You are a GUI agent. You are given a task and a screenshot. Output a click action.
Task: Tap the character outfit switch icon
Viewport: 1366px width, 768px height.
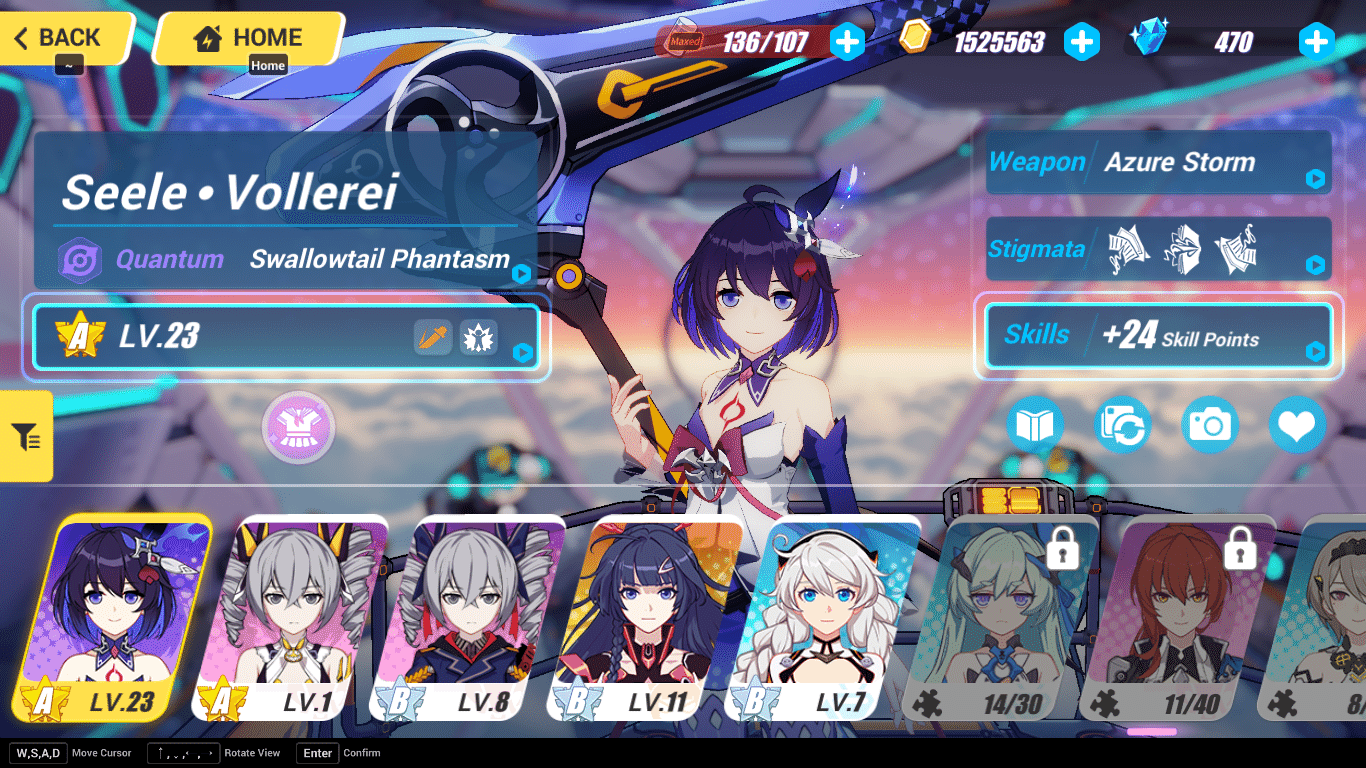tap(1122, 424)
